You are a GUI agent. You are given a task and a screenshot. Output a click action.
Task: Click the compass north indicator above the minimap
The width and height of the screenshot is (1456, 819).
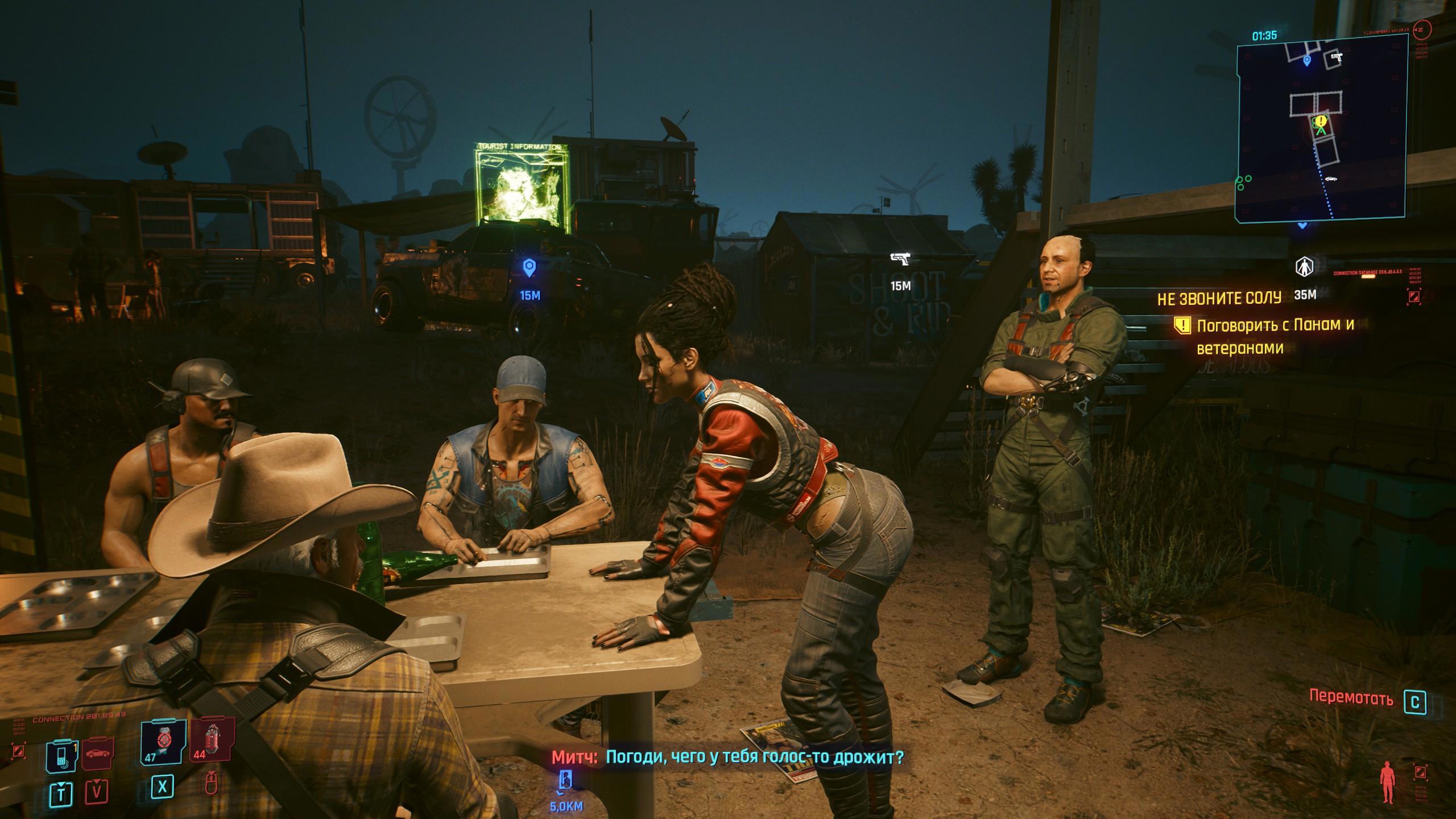1432,28
